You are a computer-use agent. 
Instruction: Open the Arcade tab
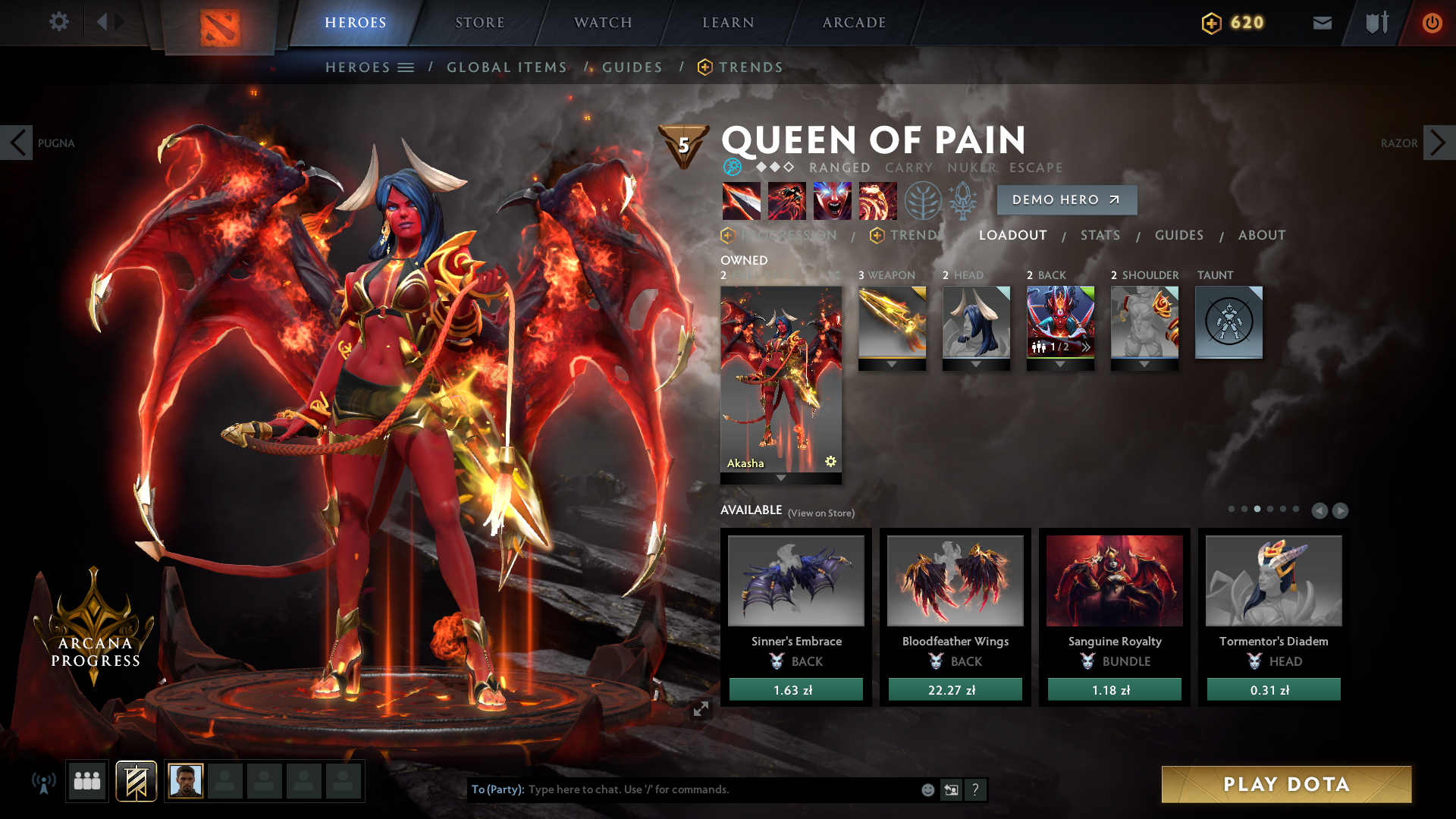[x=854, y=23]
